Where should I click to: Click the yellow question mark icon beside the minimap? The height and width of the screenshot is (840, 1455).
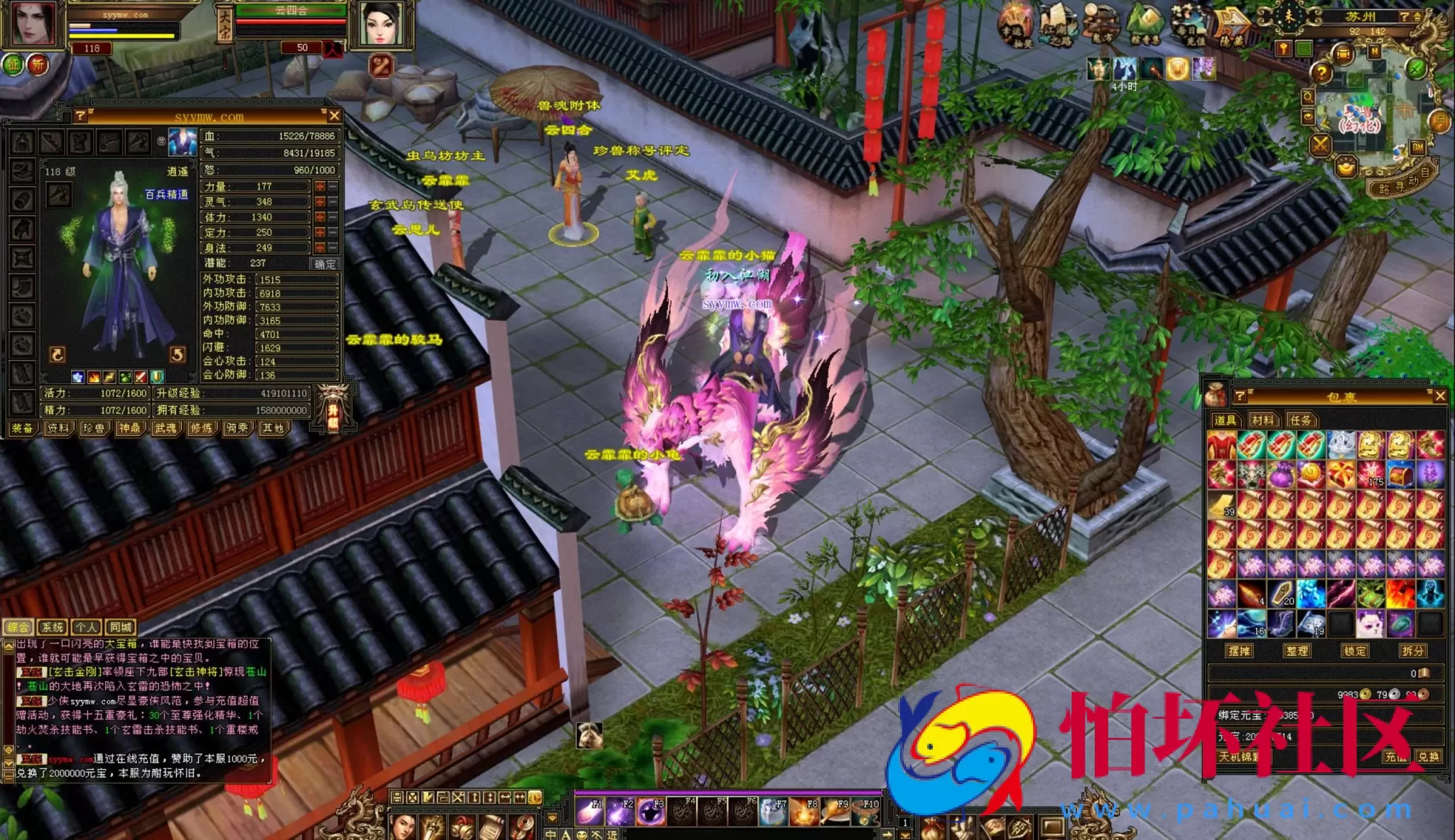coord(1321,72)
